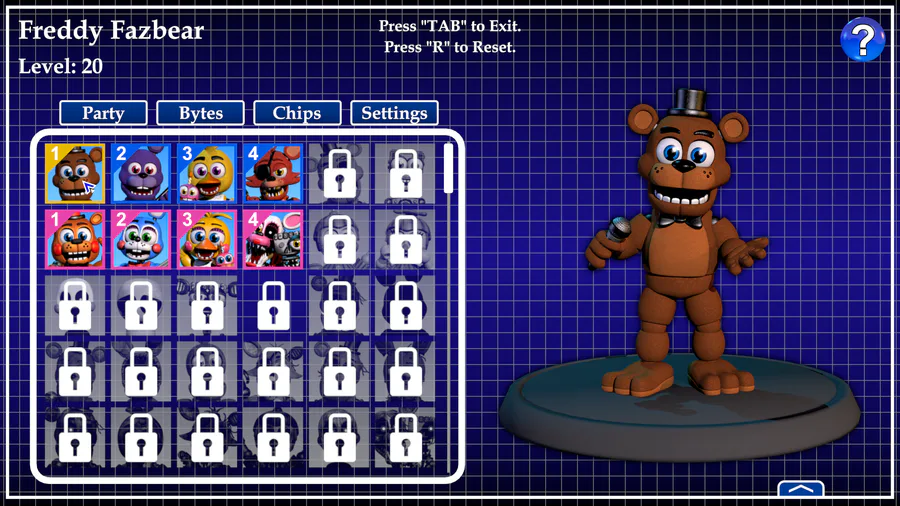Open the Settings tab

(394, 113)
